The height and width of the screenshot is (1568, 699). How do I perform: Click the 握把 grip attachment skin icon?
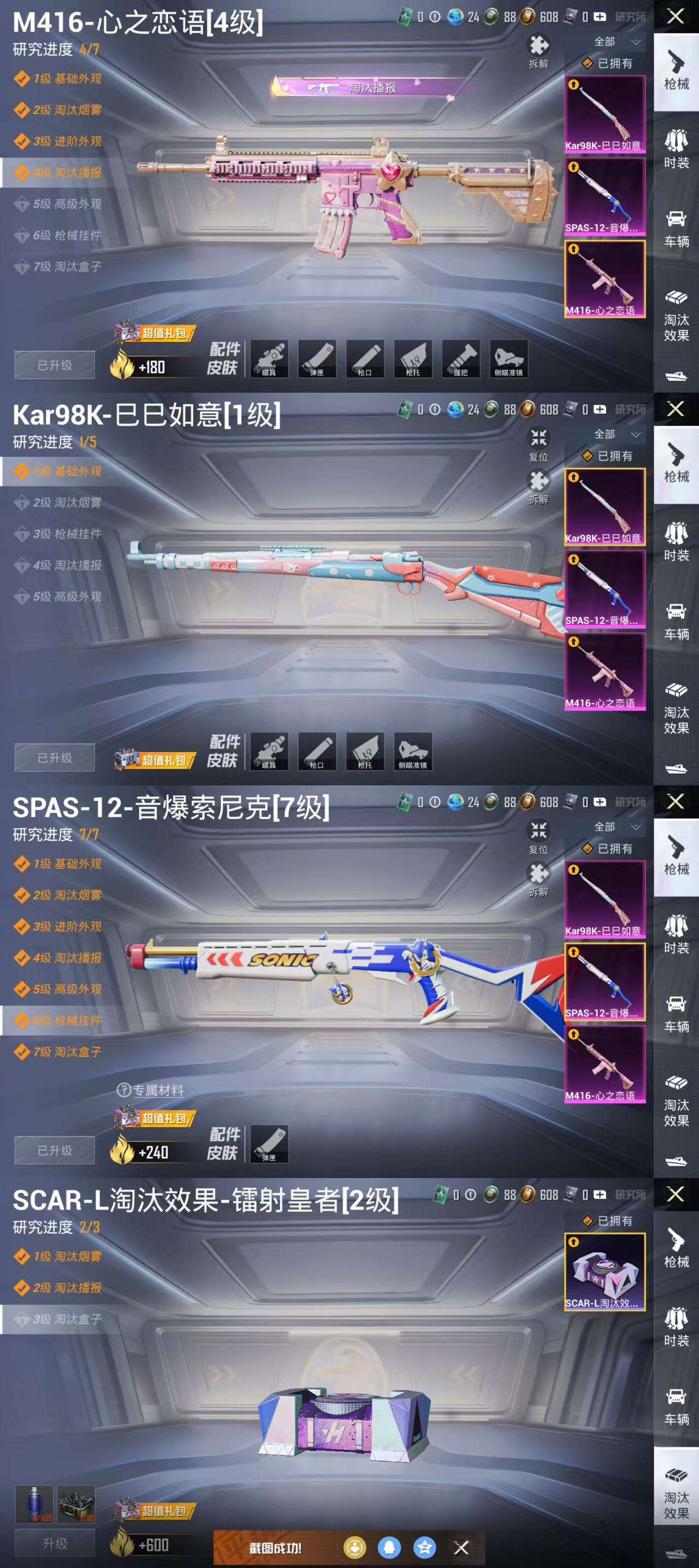(460, 359)
